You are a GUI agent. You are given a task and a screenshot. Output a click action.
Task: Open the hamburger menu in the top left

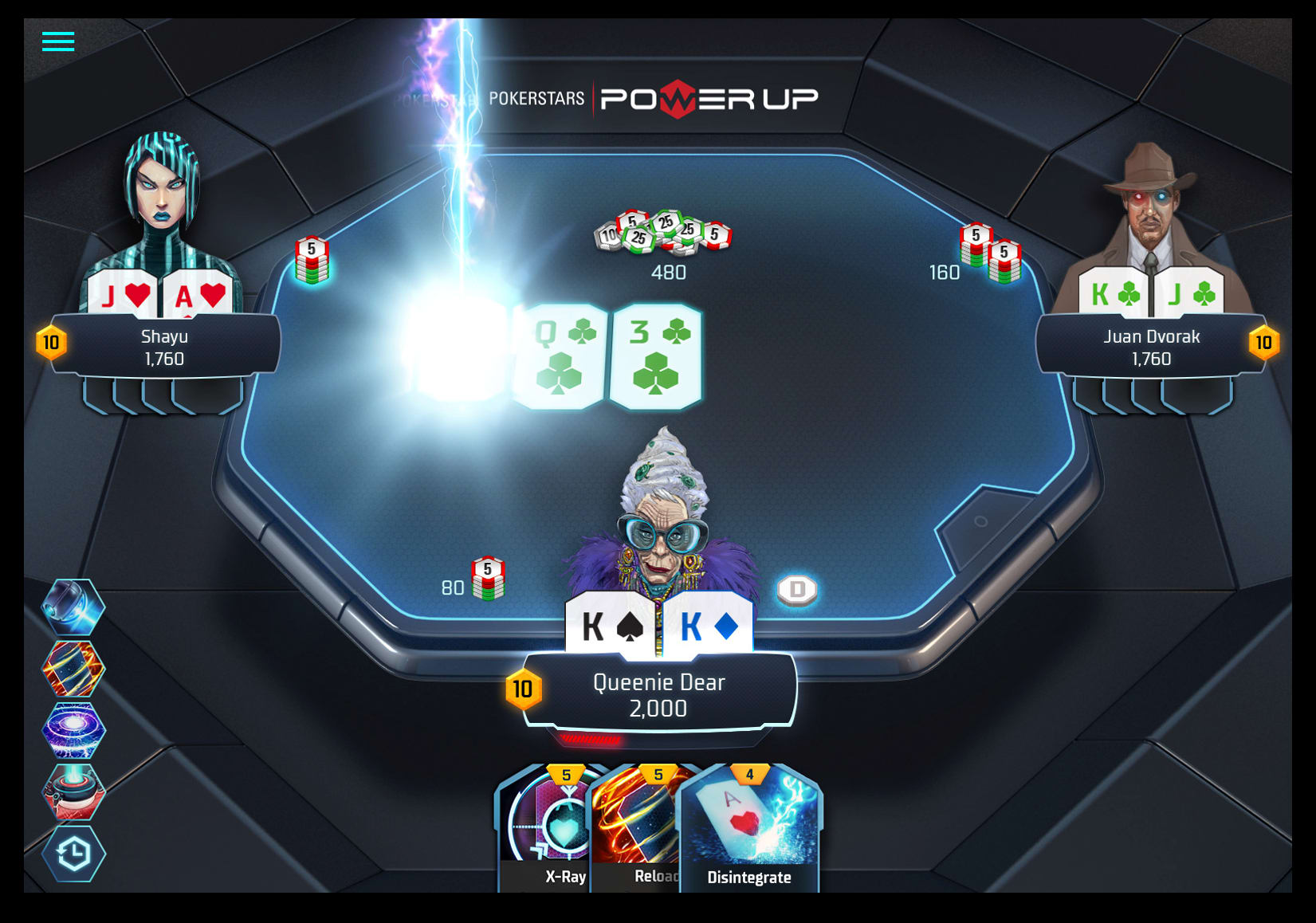(x=57, y=41)
